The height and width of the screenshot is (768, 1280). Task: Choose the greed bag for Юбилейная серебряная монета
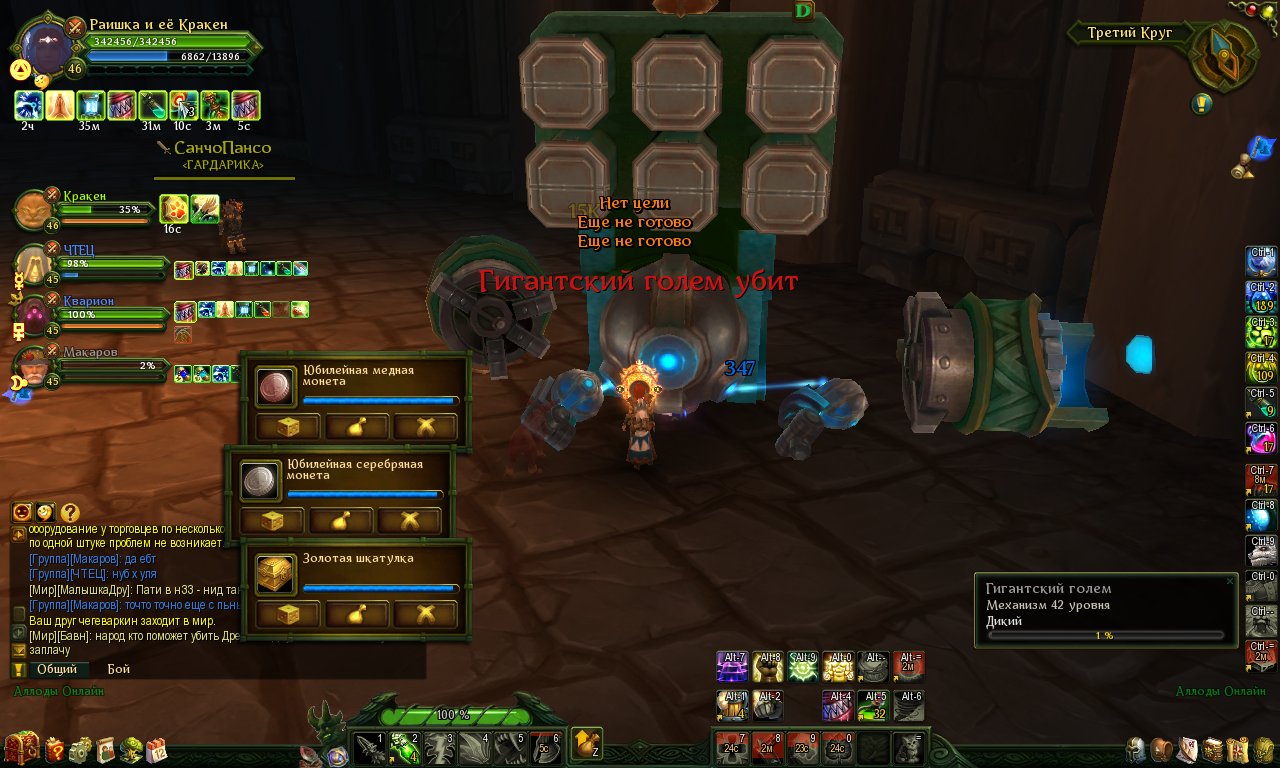pos(341,520)
